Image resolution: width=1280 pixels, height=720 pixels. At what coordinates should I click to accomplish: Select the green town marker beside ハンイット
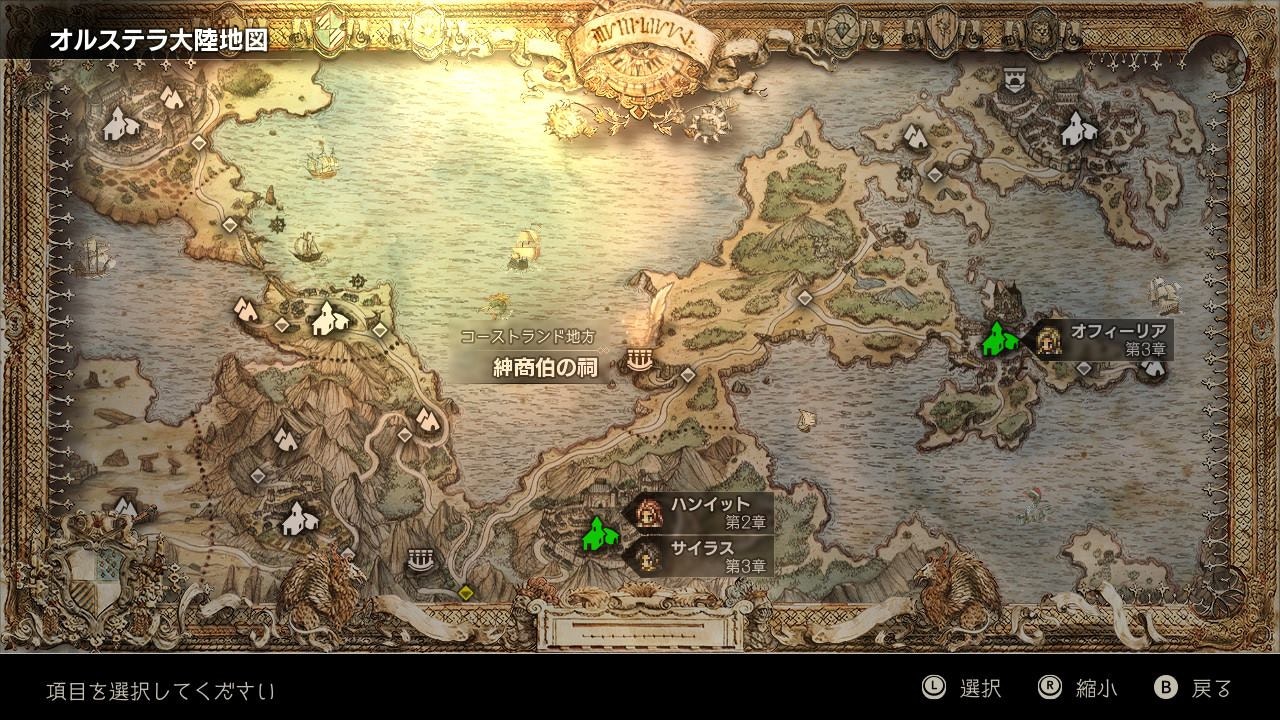coord(598,533)
